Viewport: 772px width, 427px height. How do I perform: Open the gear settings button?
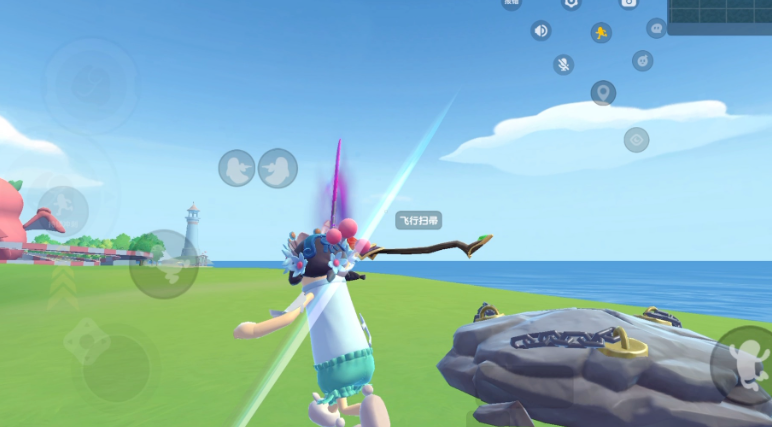click(571, 3)
